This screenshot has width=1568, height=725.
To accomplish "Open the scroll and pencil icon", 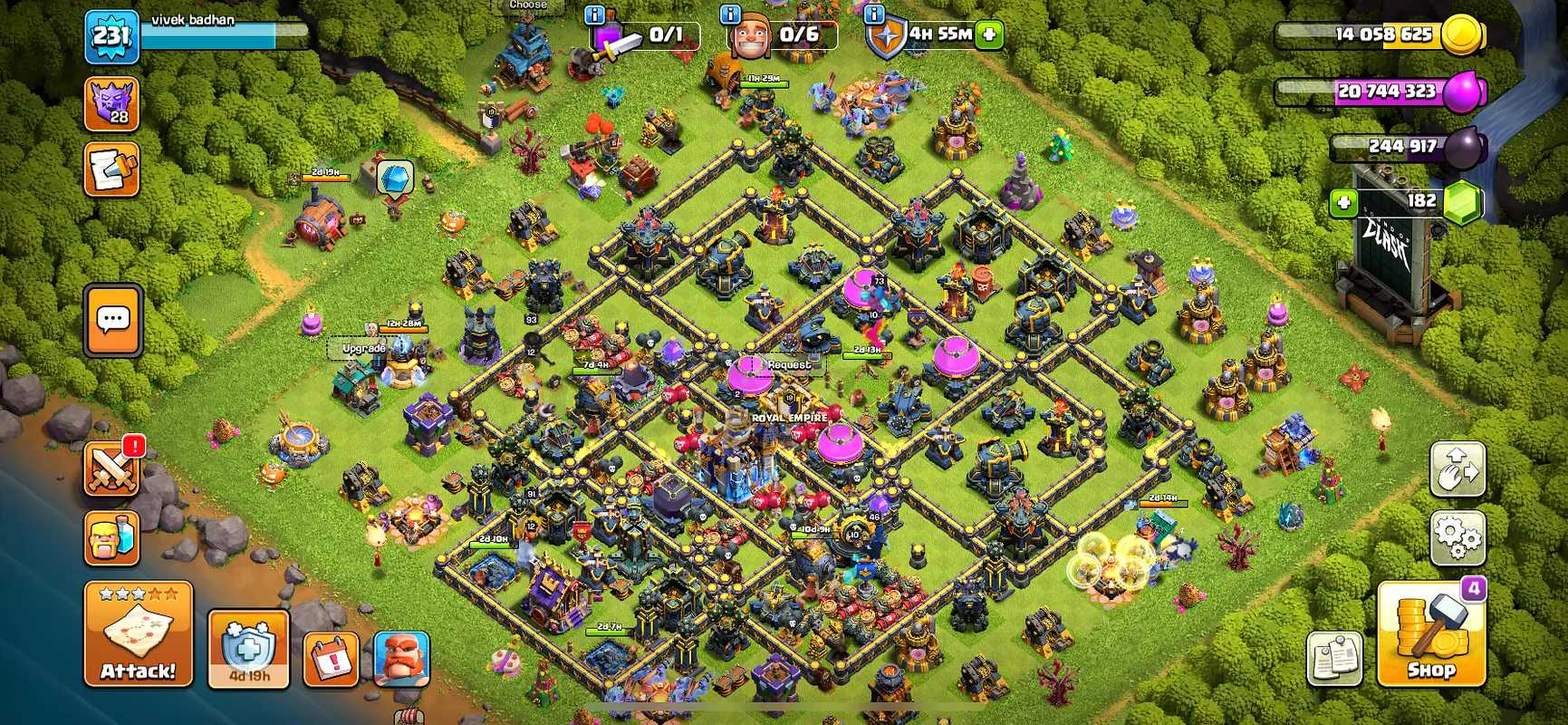I will [x=111, y=169].
